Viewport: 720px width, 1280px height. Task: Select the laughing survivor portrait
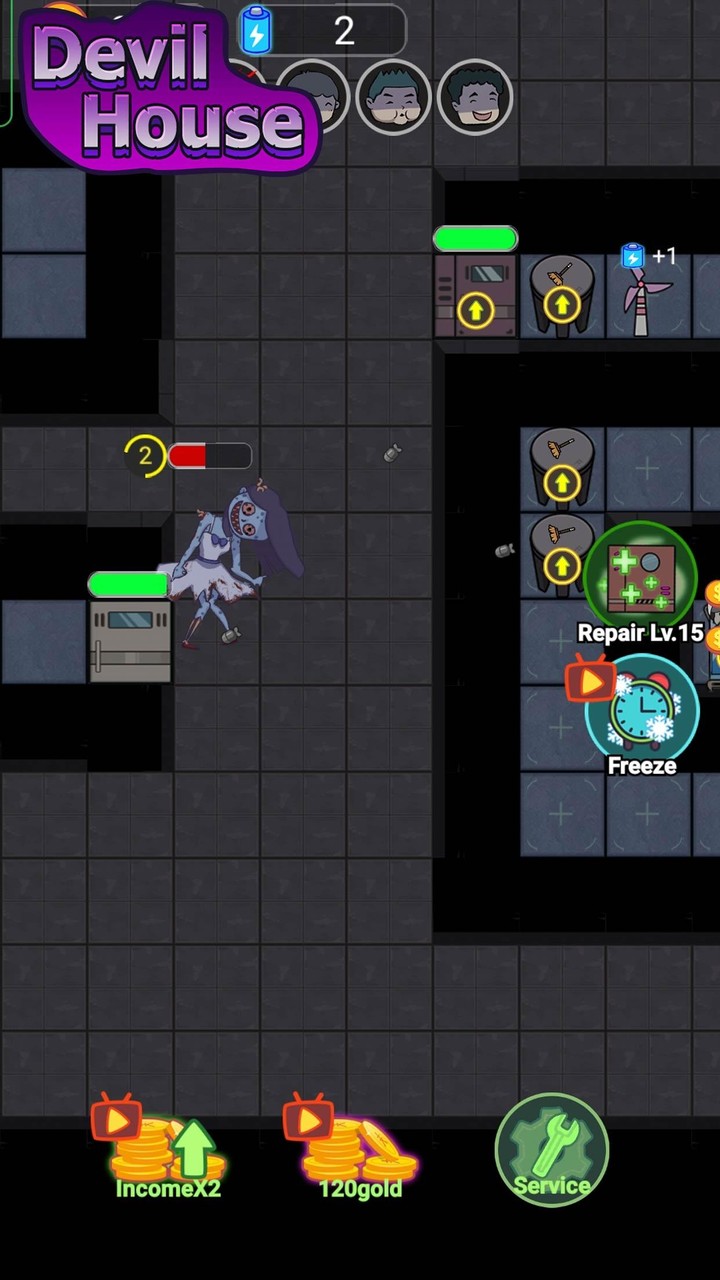point(475,97)
